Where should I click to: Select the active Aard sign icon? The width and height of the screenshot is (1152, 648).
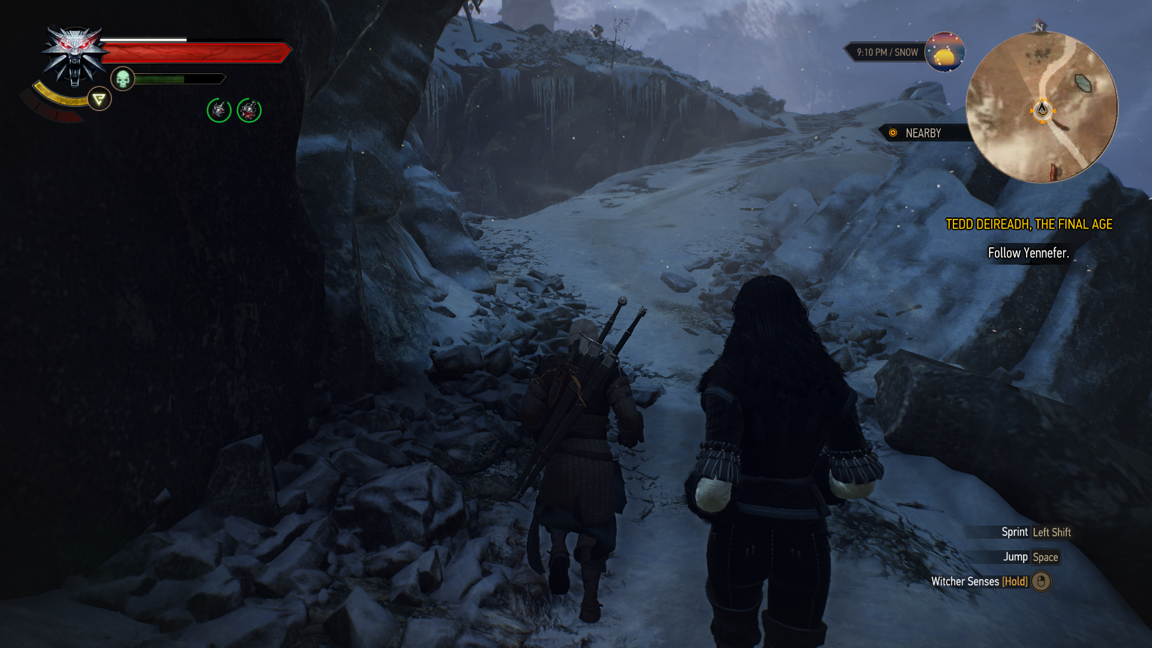tap(99, 99)
